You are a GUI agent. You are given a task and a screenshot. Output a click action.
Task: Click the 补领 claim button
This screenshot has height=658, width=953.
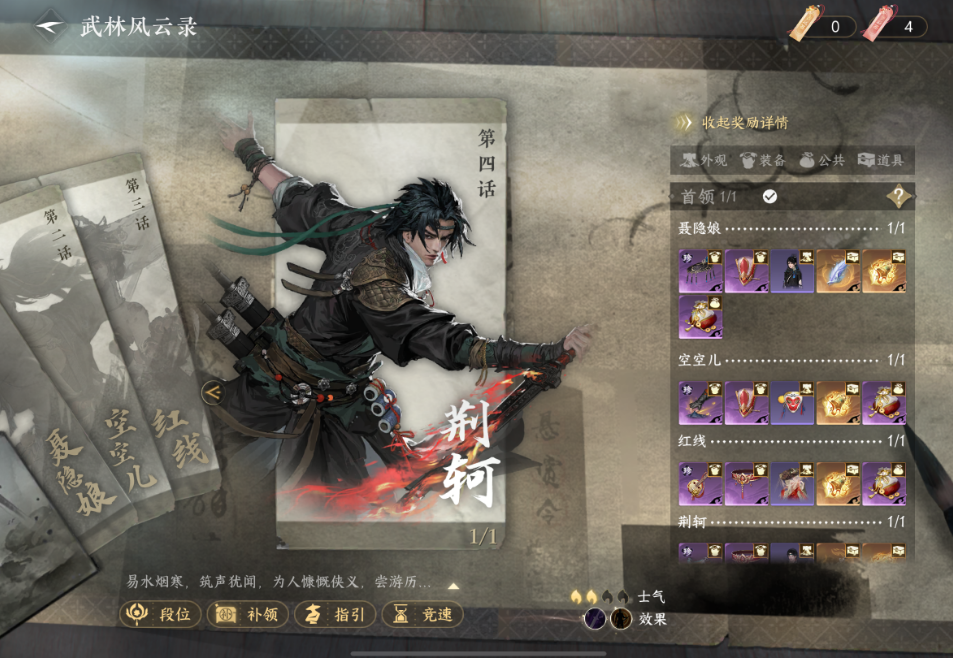pyautogui.click(x=247, y=614)
